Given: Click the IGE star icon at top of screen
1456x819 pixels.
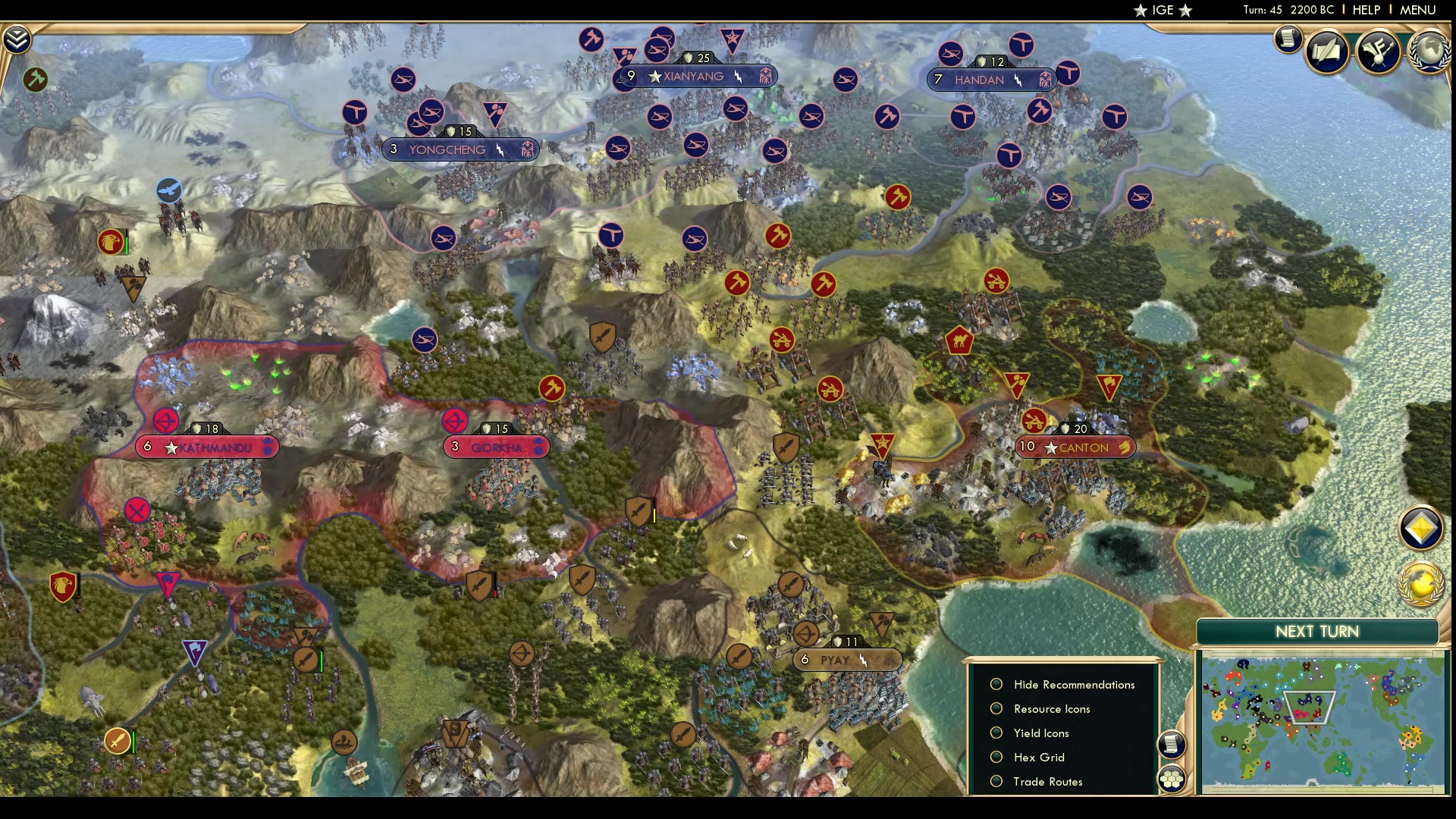Looking at the screenshot, I should point(1138,11).
